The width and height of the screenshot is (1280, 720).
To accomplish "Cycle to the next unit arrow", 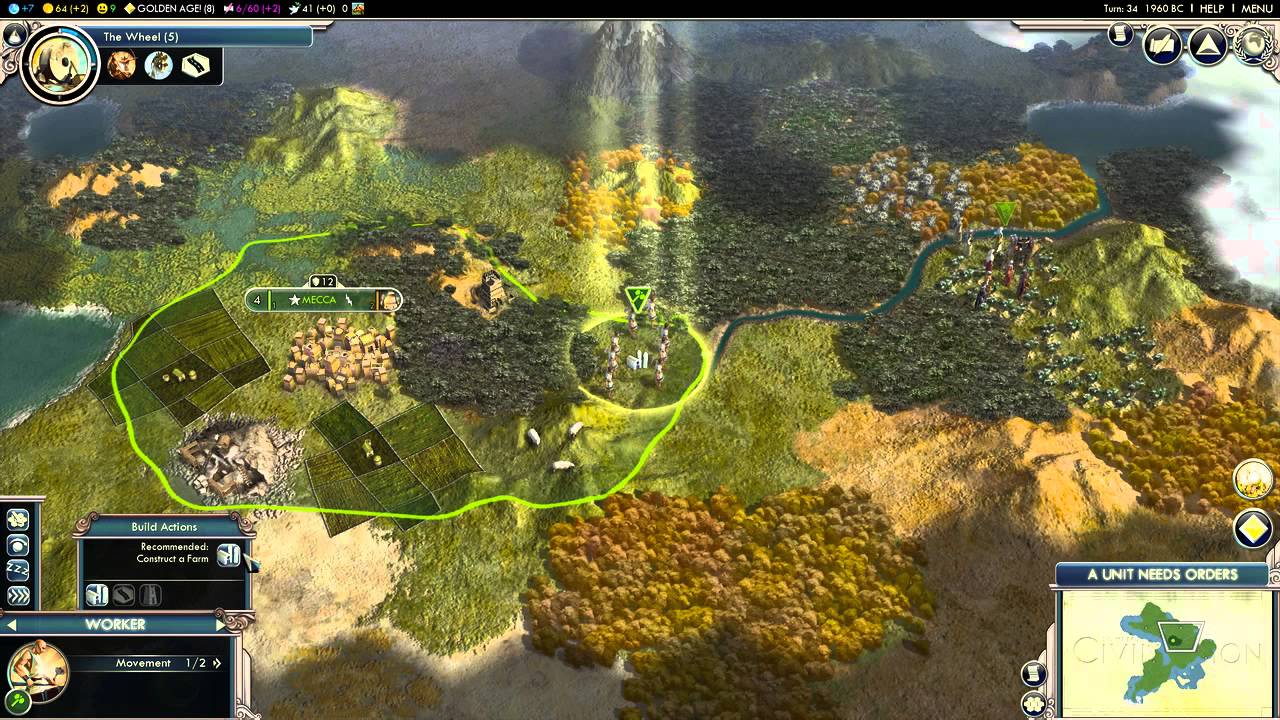I will (219, 625).
